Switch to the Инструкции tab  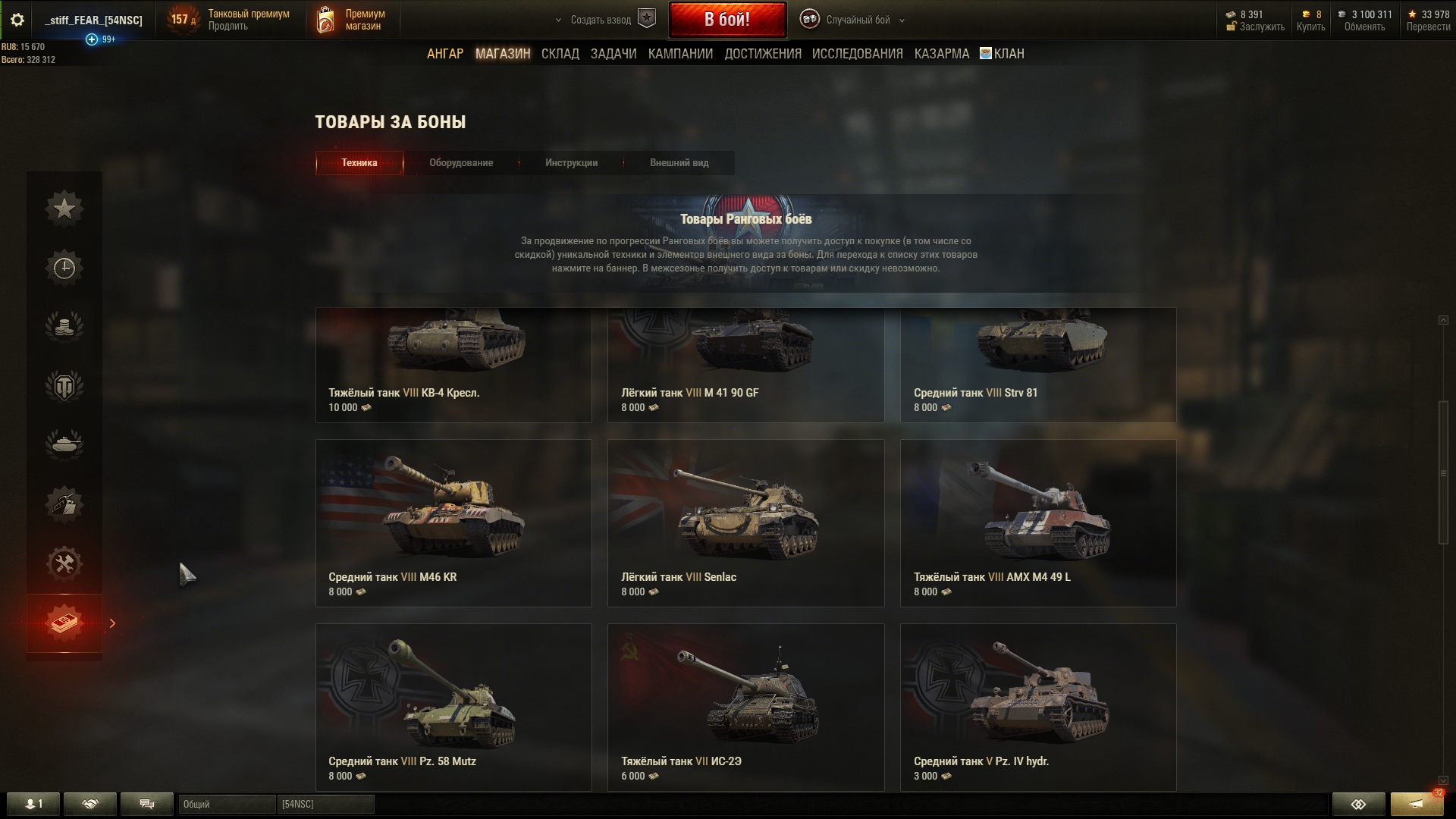(x=571, y=163)
